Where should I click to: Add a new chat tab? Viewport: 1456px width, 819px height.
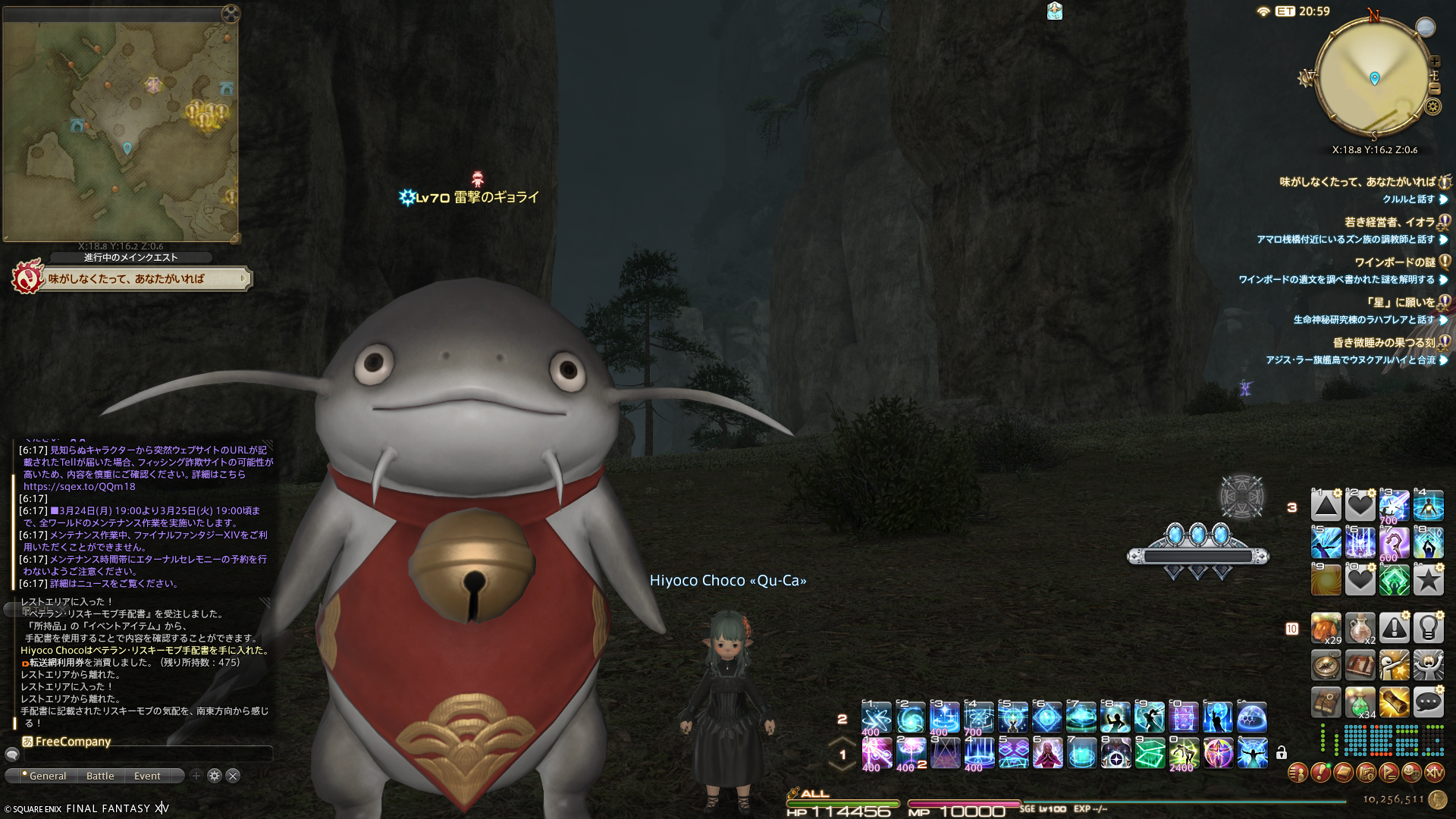tap(196, 776)
